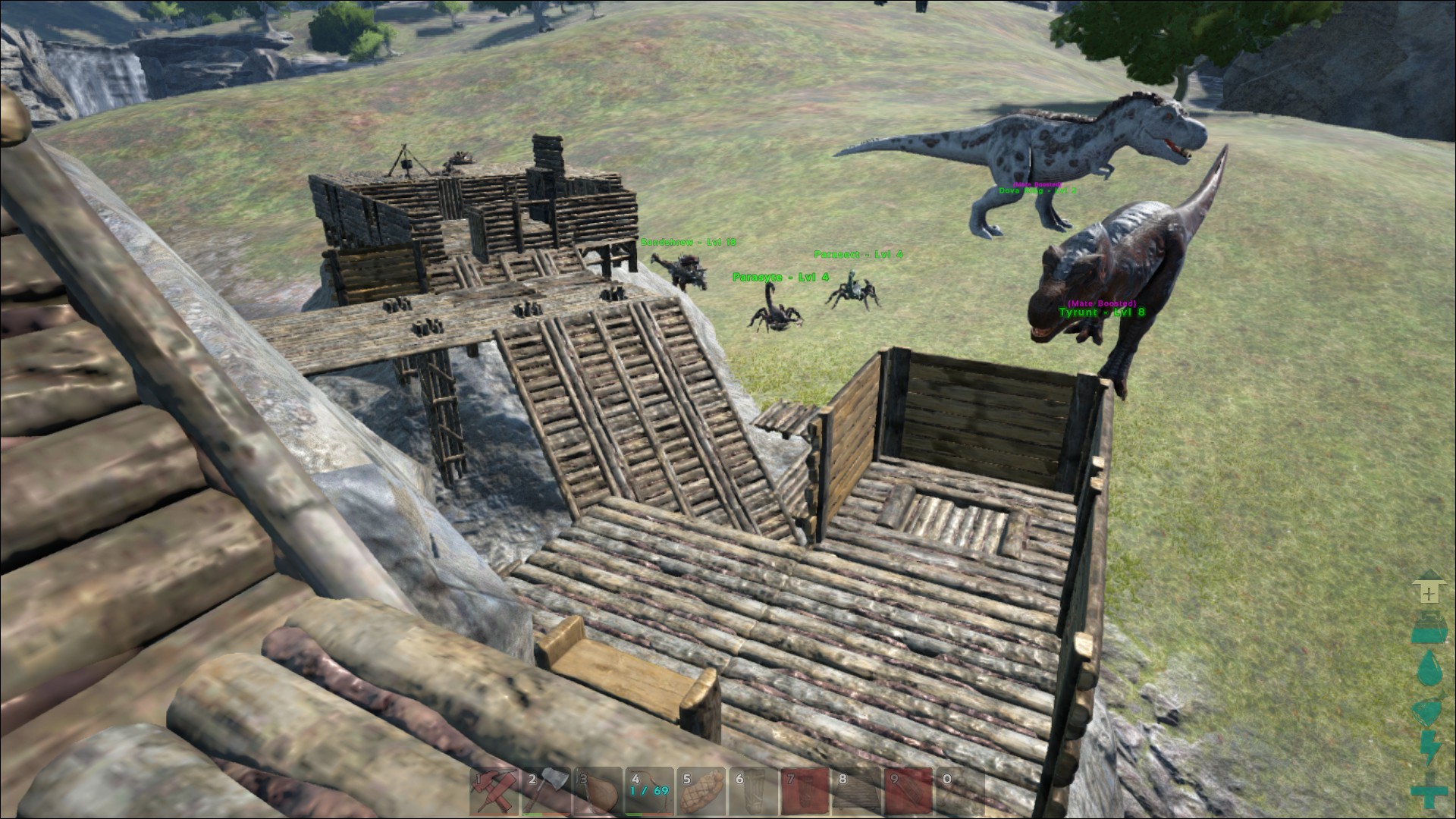Equip the stone hatchet in slot 2
This screenshot has height=819, width=1456.
coord(546,792)
